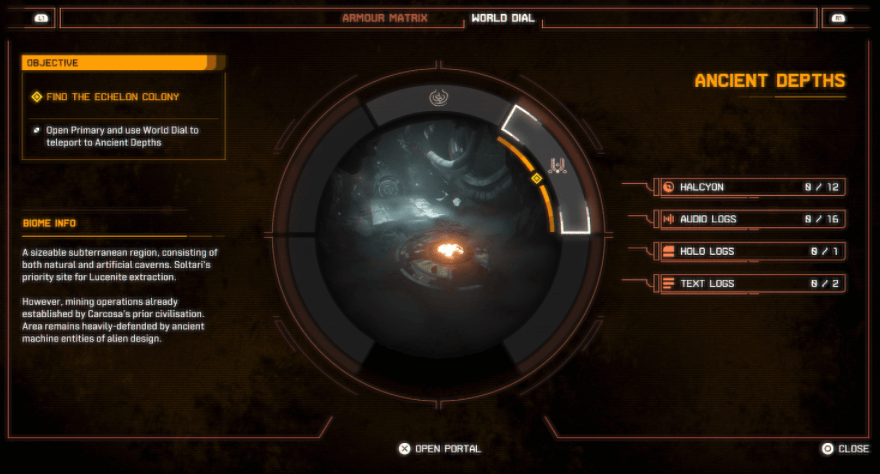Select the Audio Logs entry
This screenshot has width=880, height=474.
click(746, 219)
